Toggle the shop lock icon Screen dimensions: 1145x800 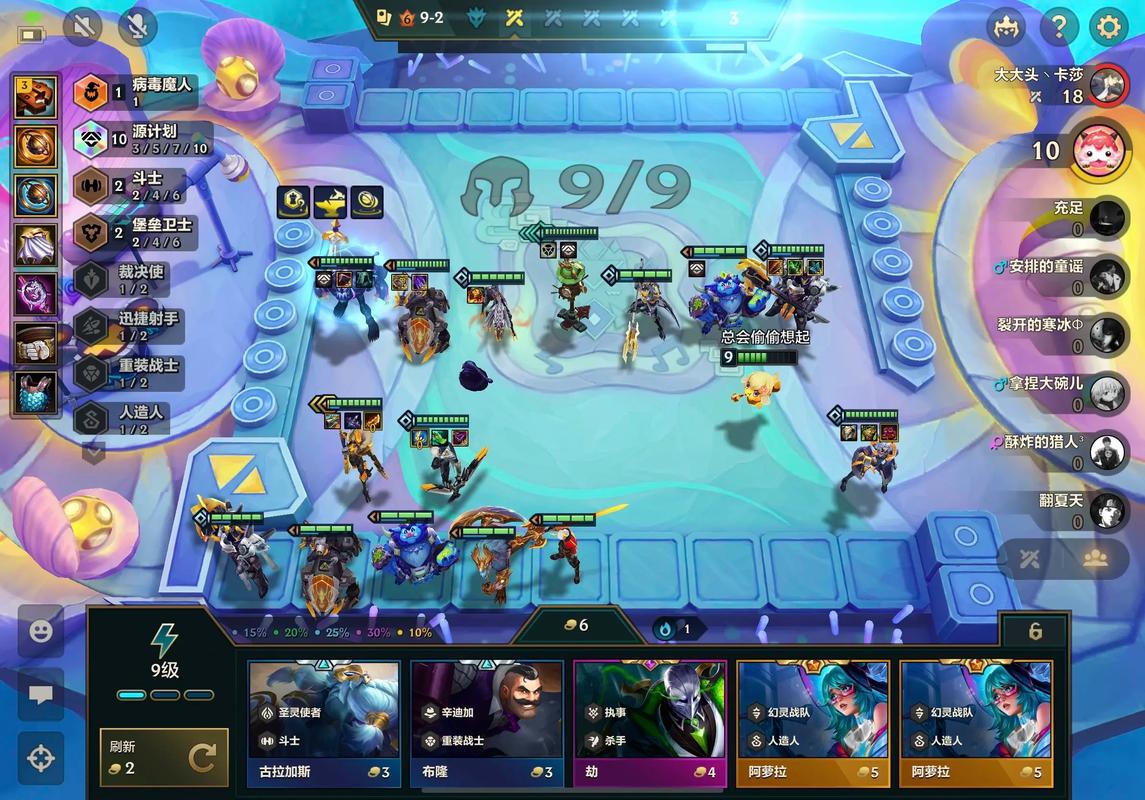click(x=1035, y=632)
